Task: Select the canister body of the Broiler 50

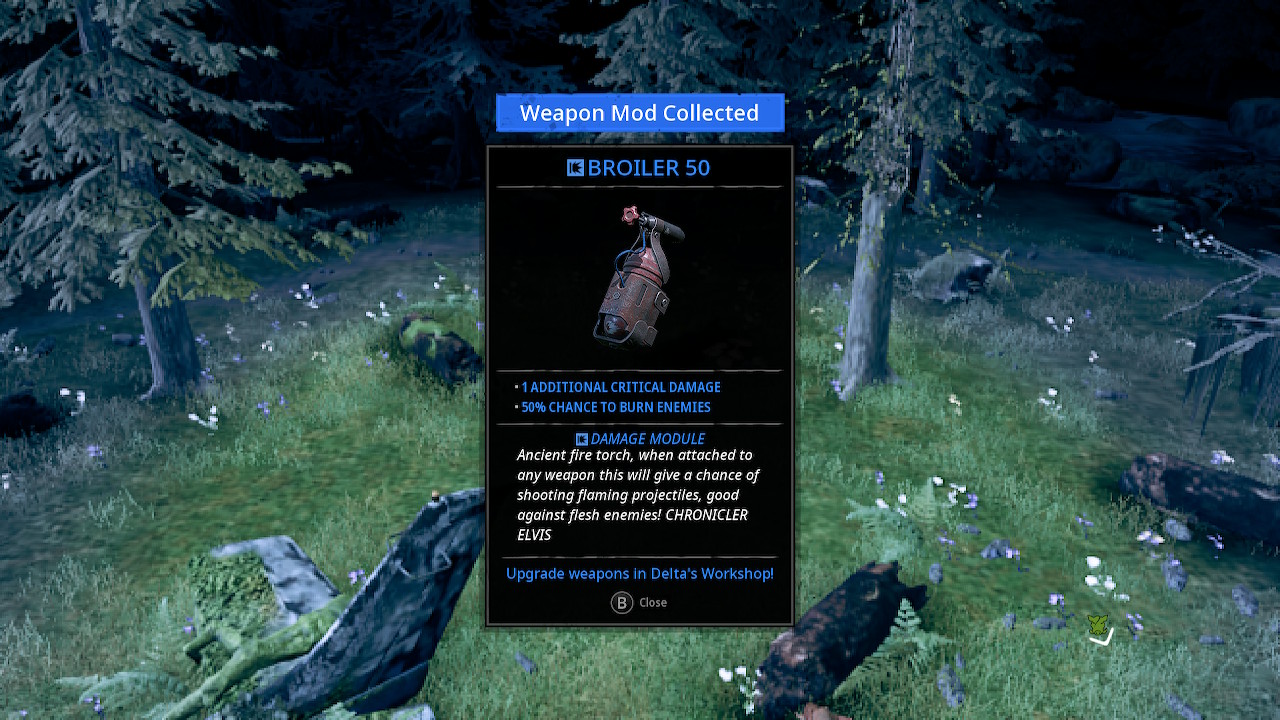Action: pos(632,300)
